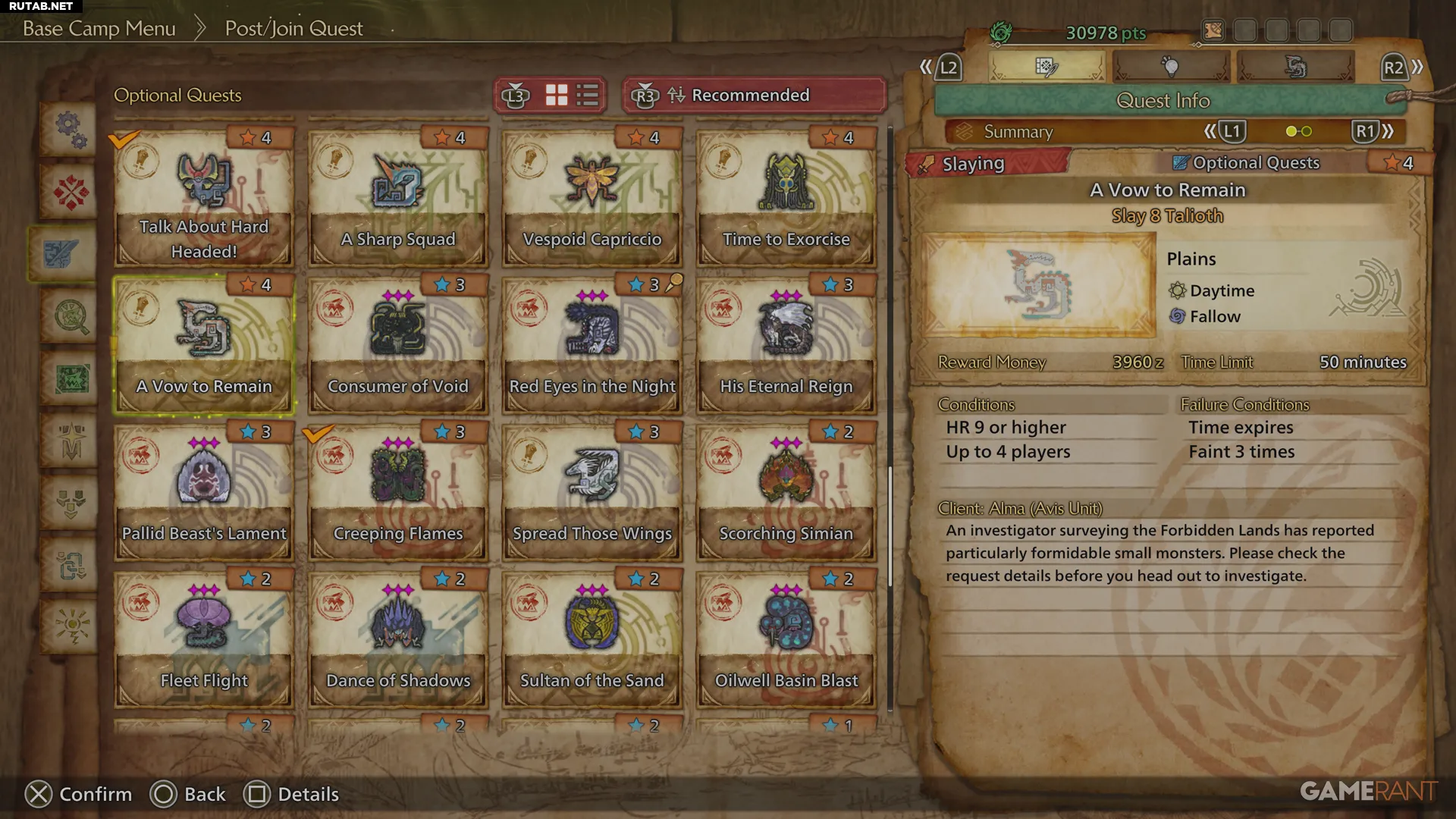Select the Sultan of the Sand quest
Viewport: 1456px width, 819px height.
(591, 640)
